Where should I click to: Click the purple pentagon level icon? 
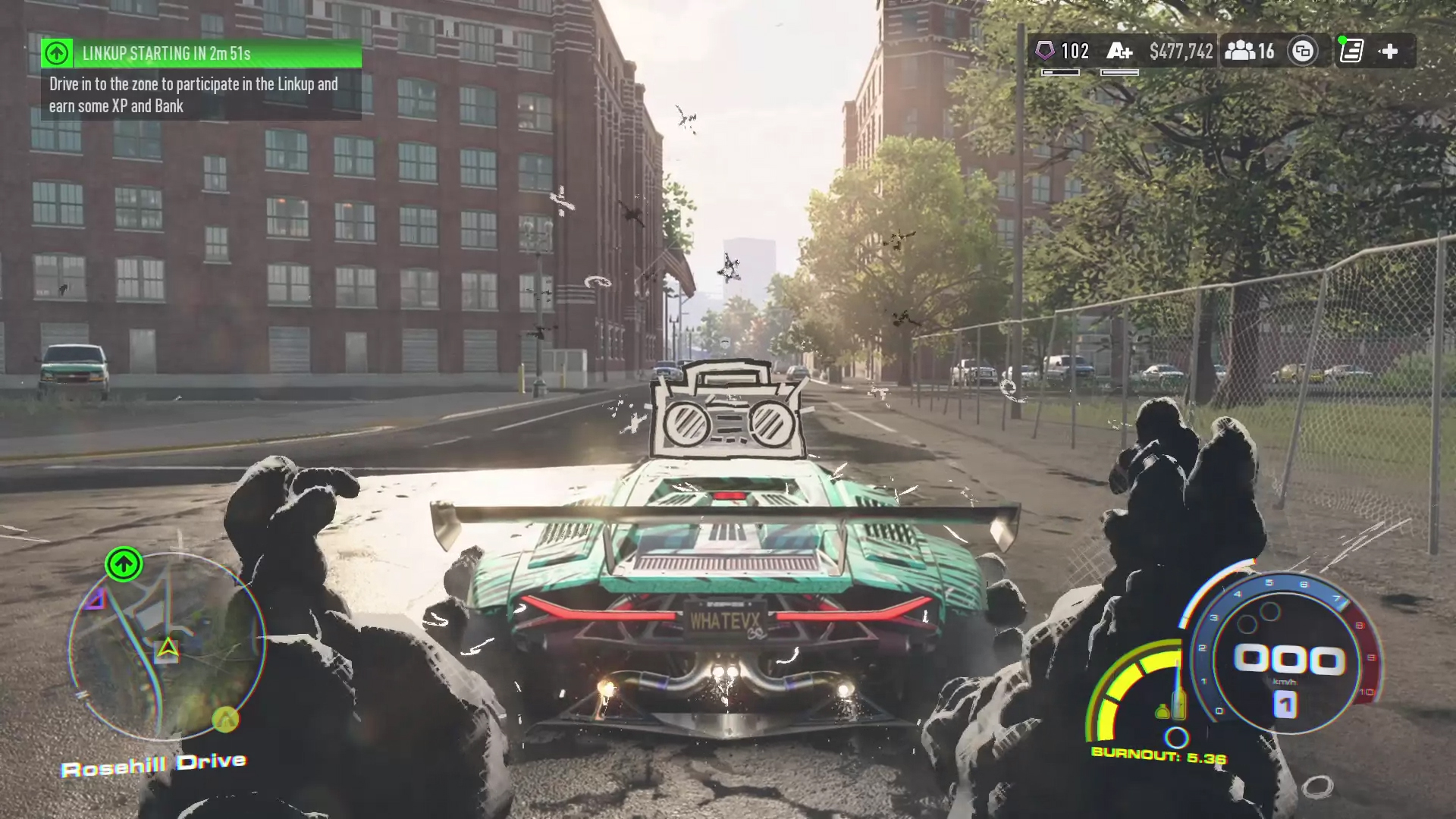[x=1045, y=51]
